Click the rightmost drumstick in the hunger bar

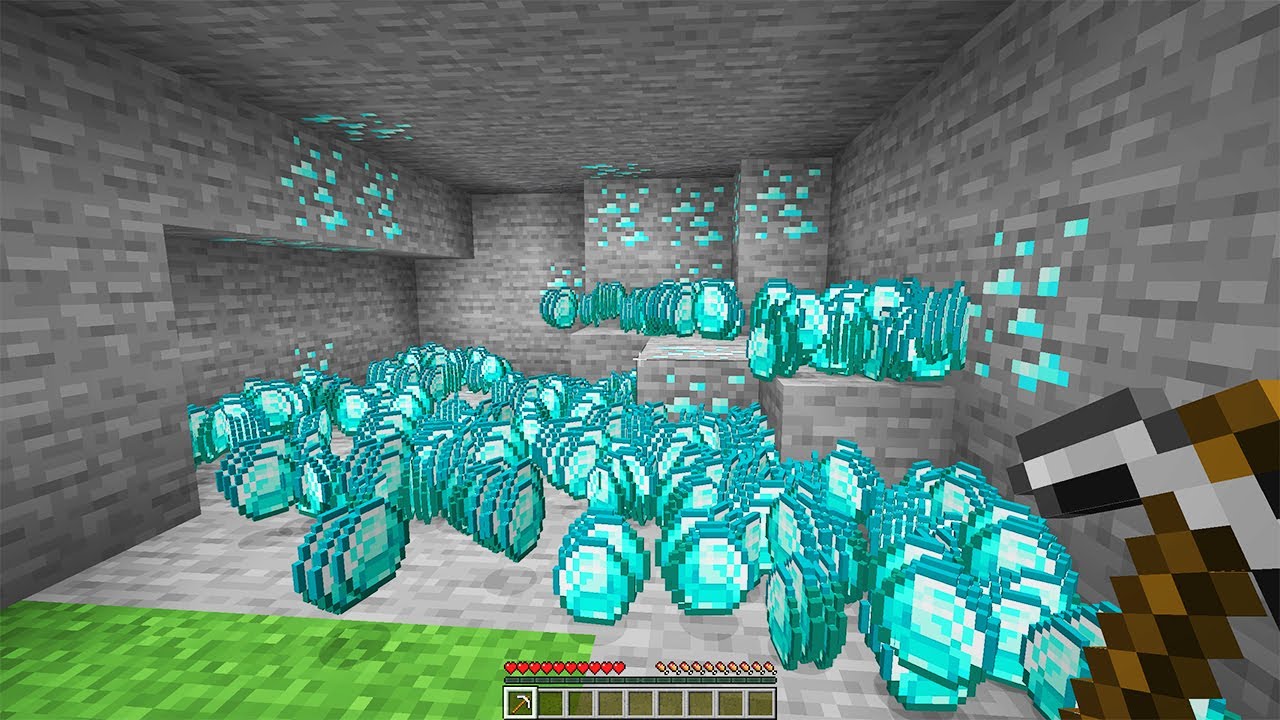pos(770,667)
